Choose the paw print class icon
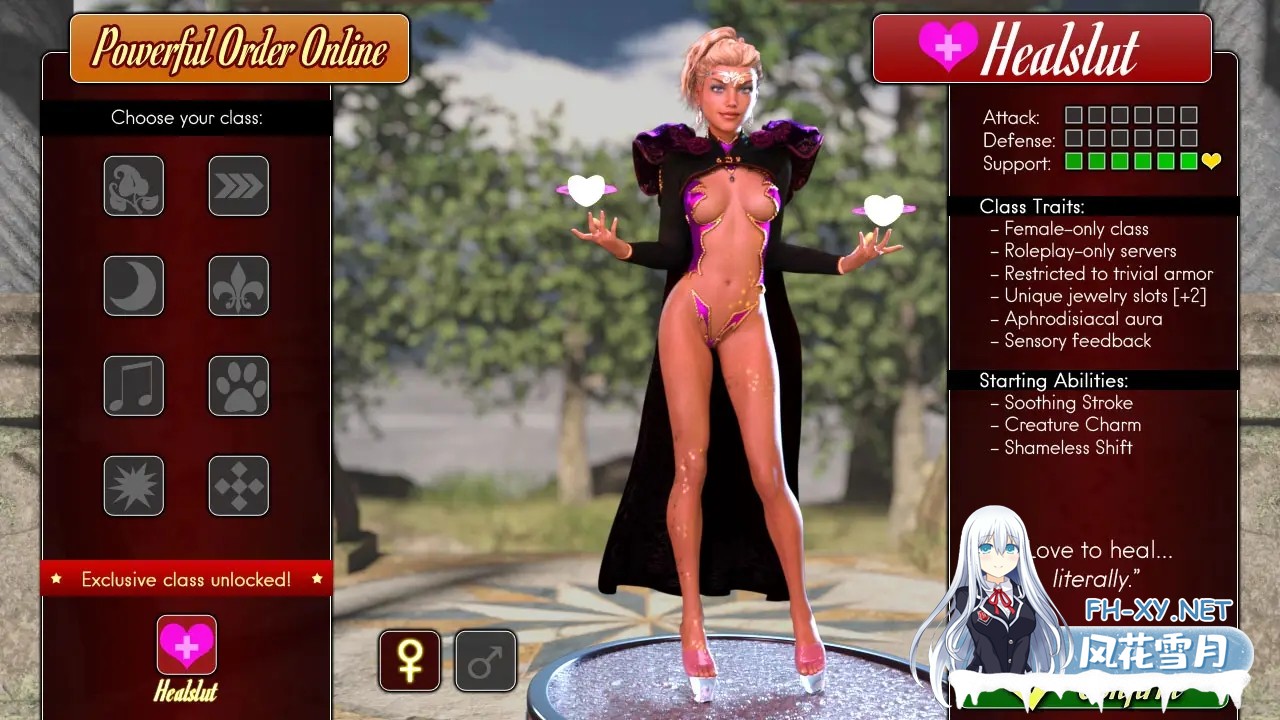Image resolution: width=1280 pixels, height=720 pixels. [238, 386]
